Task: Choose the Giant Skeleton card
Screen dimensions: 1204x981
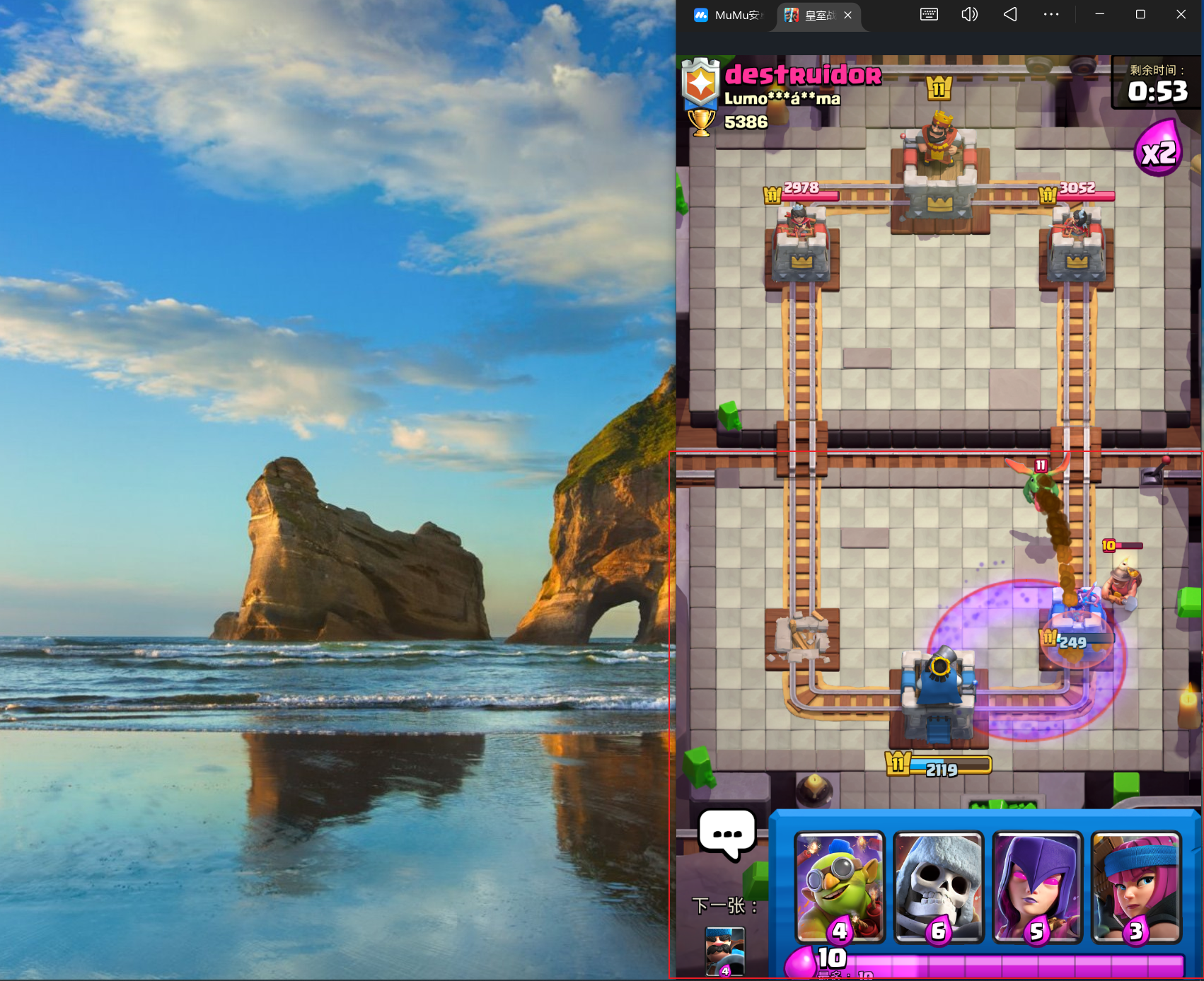Action: point(938,887)
